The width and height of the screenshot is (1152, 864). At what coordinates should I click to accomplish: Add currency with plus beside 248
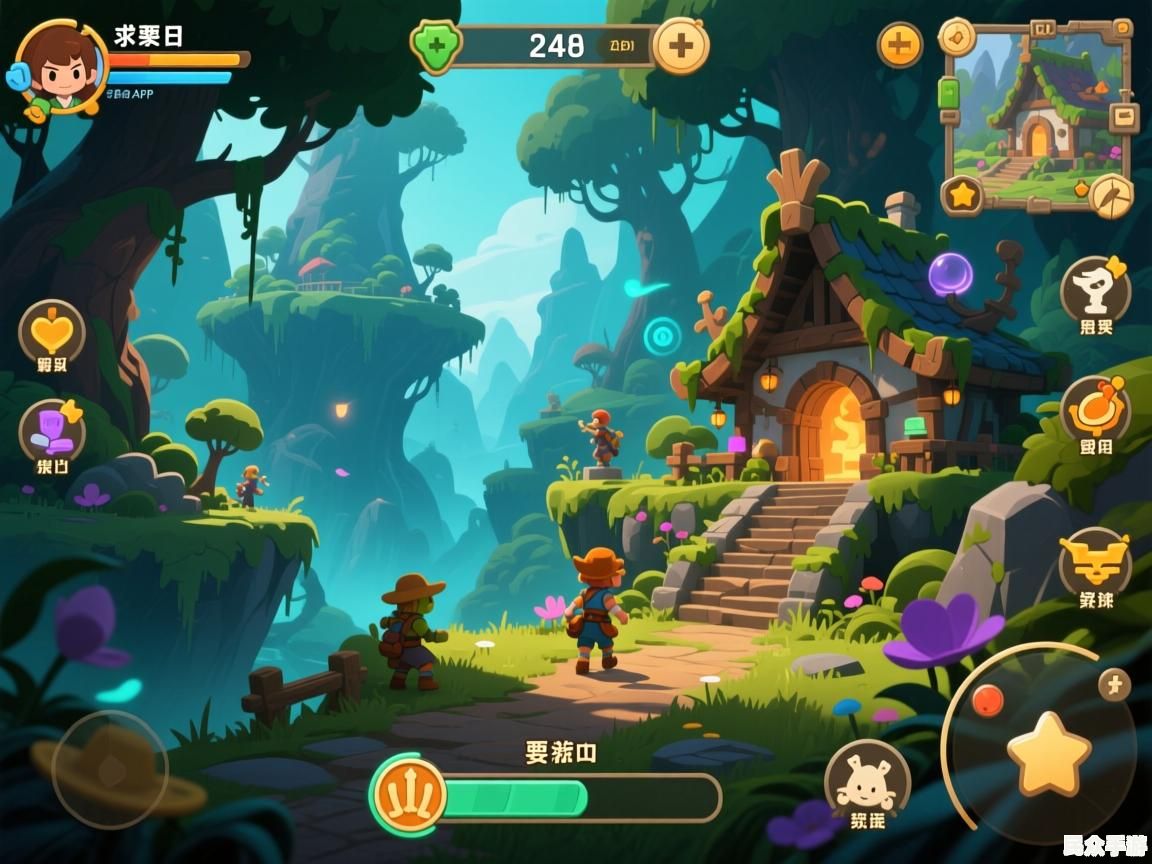point(681,45)
